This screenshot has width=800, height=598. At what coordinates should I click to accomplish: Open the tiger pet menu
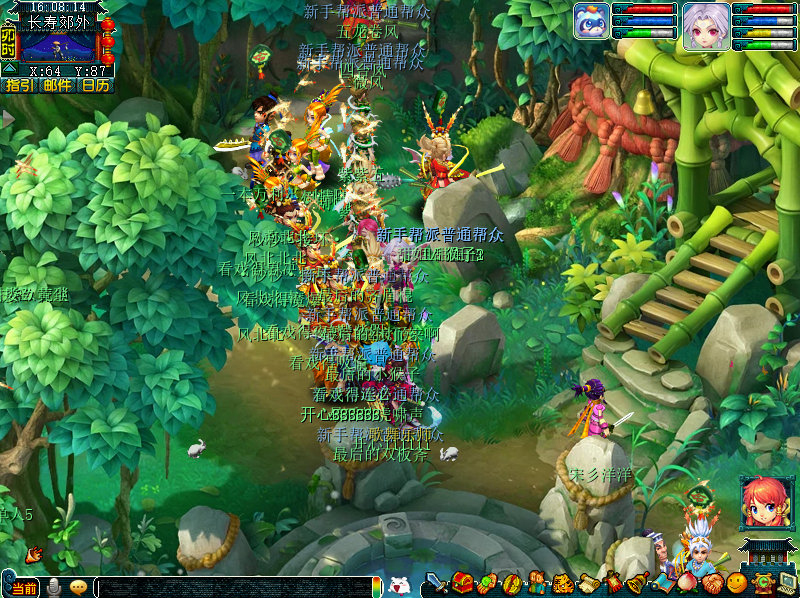pyautogui.click(x=562, y=582)
